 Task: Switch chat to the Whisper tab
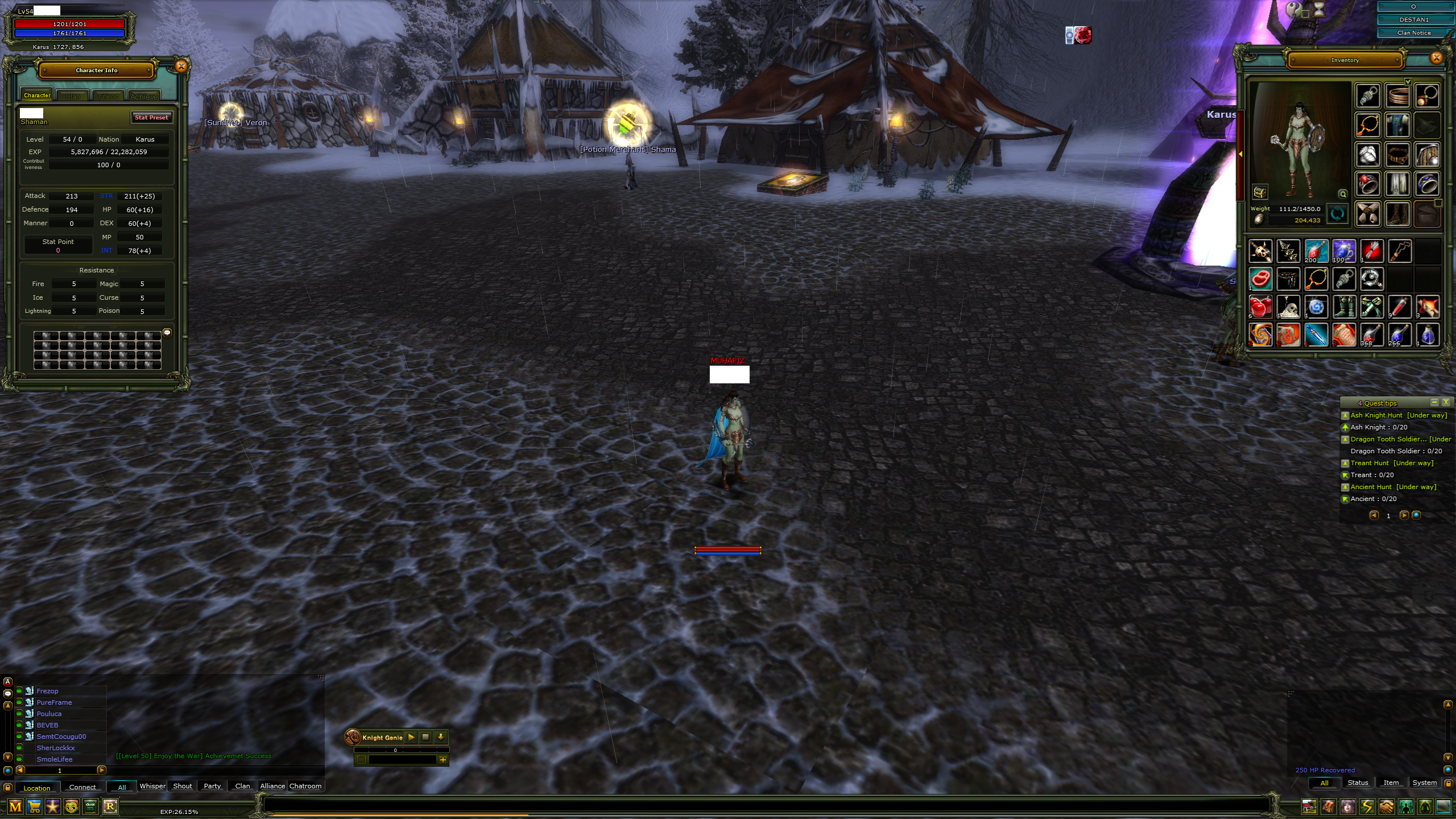coord(152,786)
